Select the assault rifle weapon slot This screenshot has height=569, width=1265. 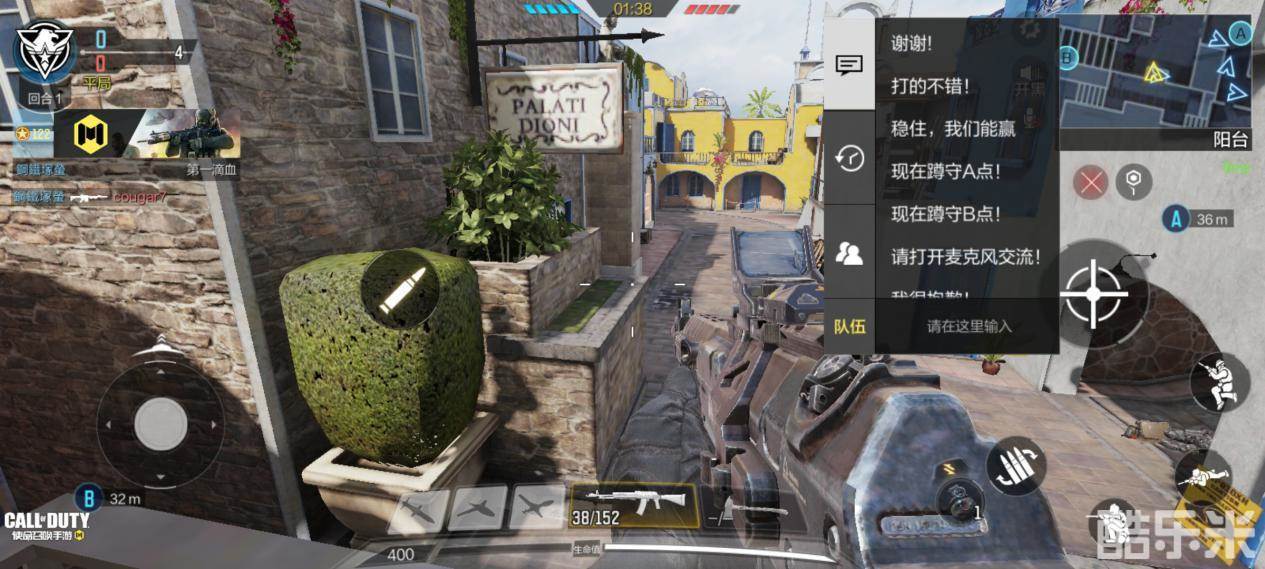[x=633, y=504]
